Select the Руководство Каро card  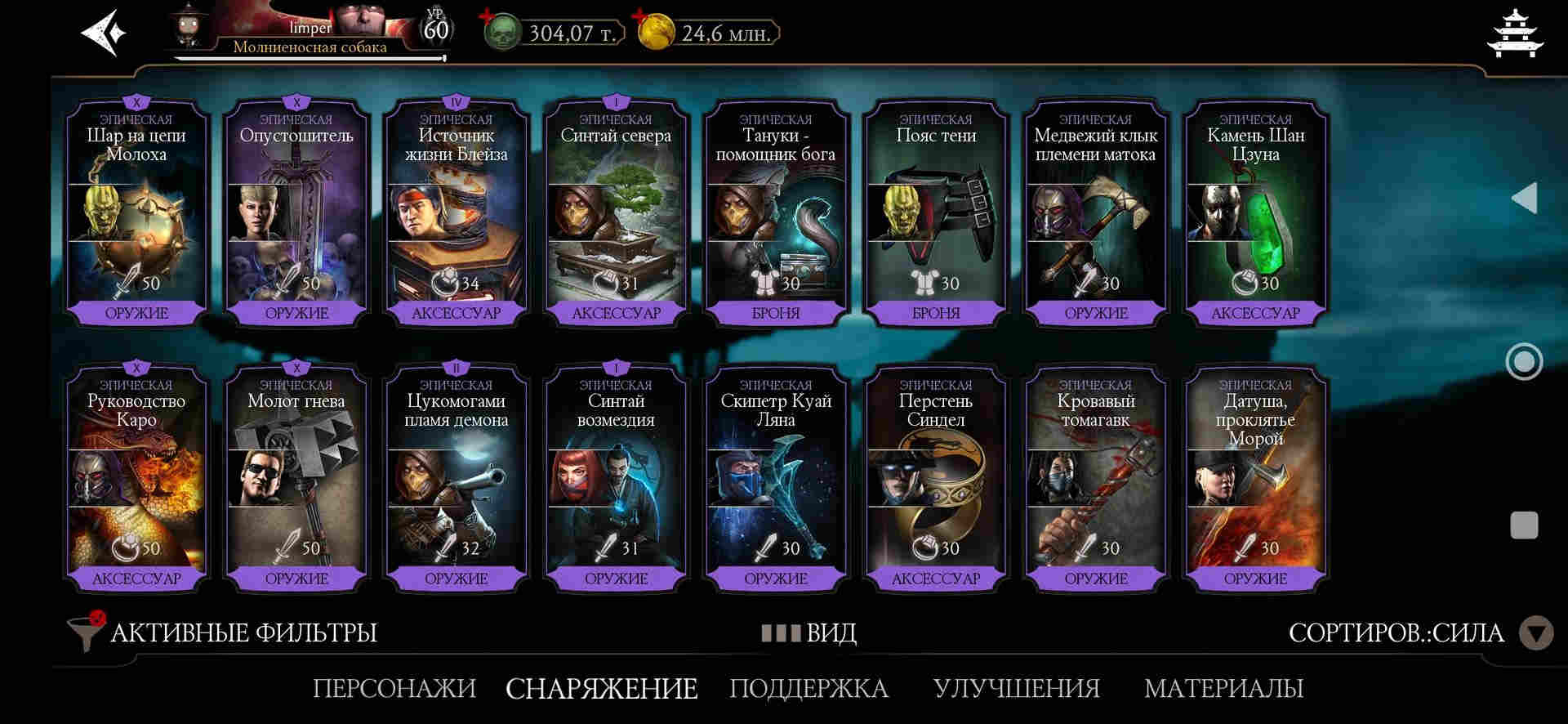136,480
